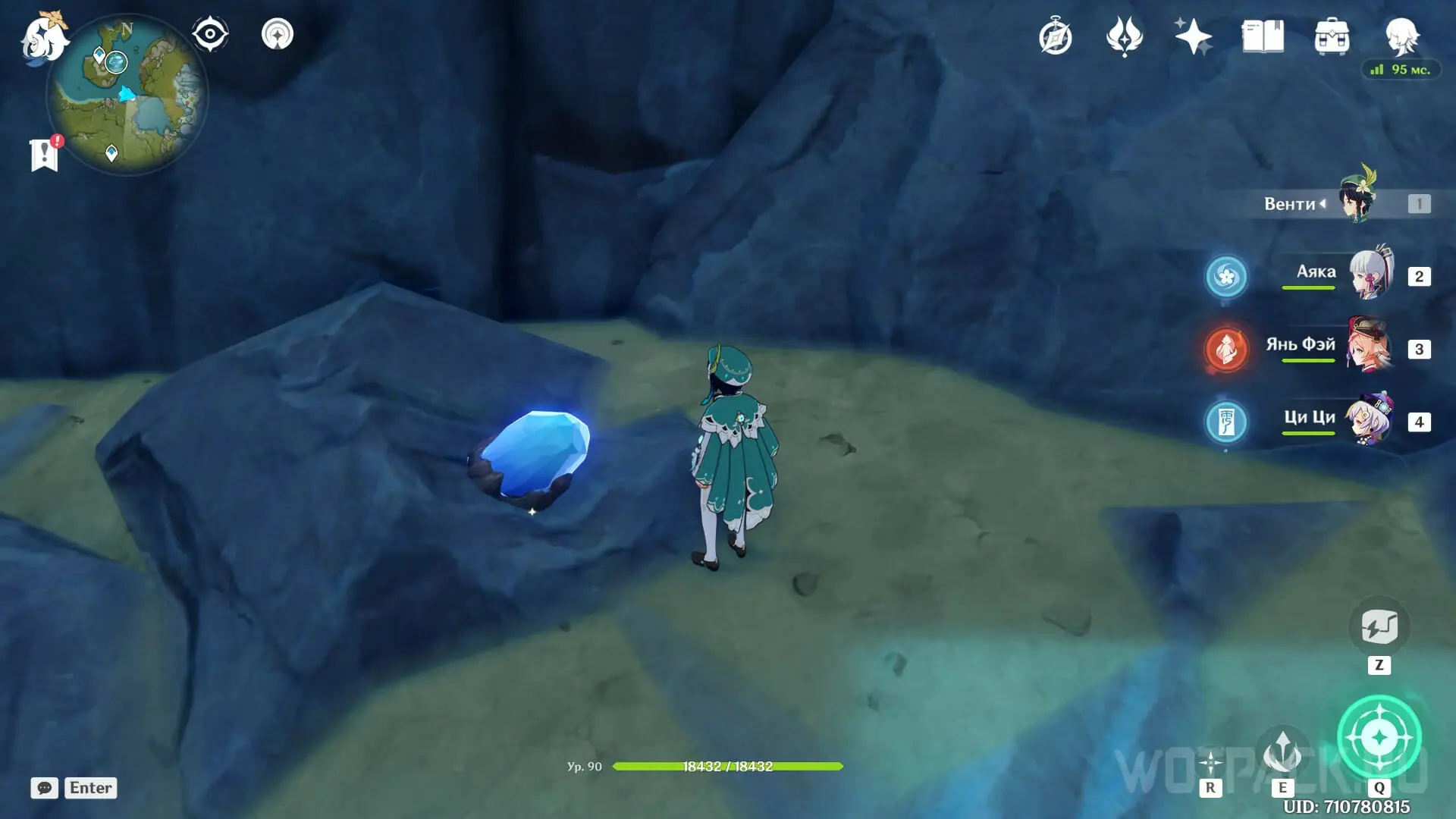Open the Battle Pass book icon
Viewport: 1456px width, 819px height.
pyautogui.click(x=1263, y=36)
